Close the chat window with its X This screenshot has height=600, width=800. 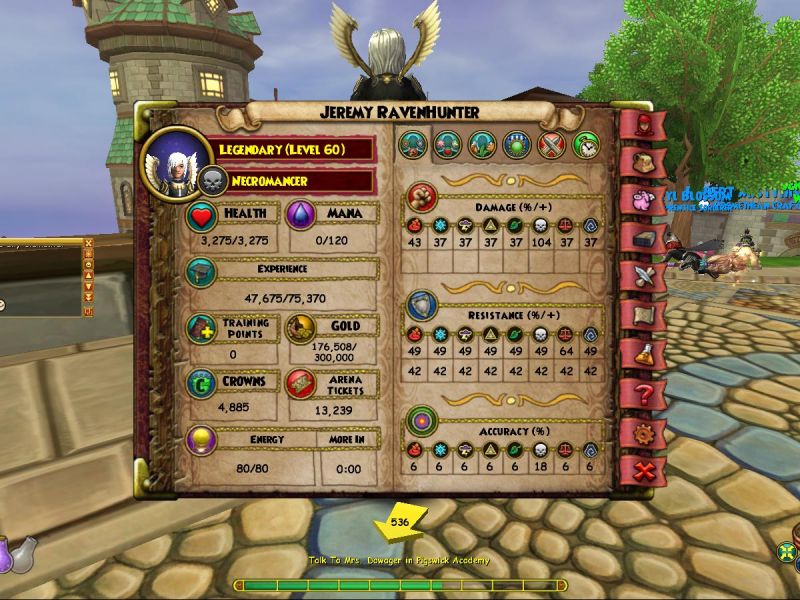(x=88, y=243)
